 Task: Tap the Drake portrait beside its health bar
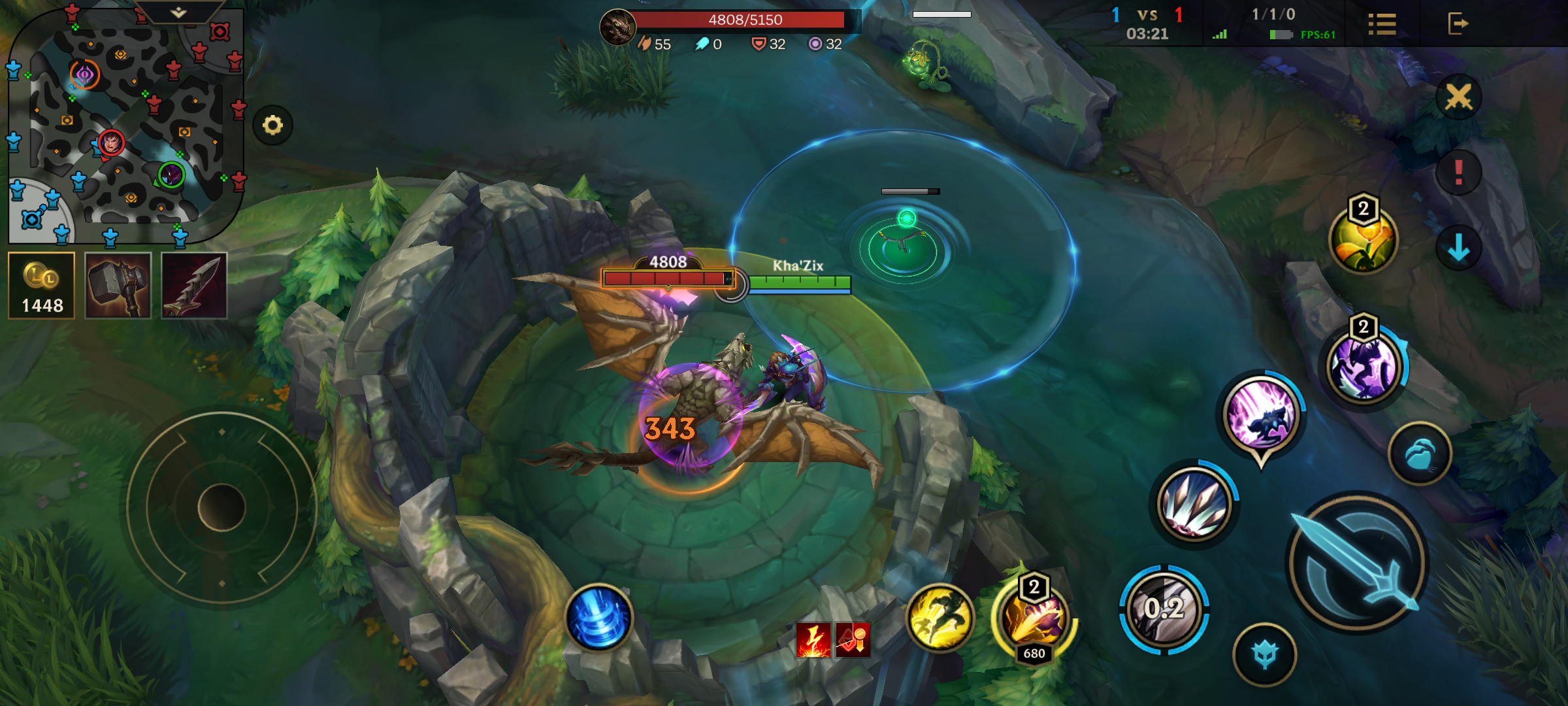[x=617, y=27]
